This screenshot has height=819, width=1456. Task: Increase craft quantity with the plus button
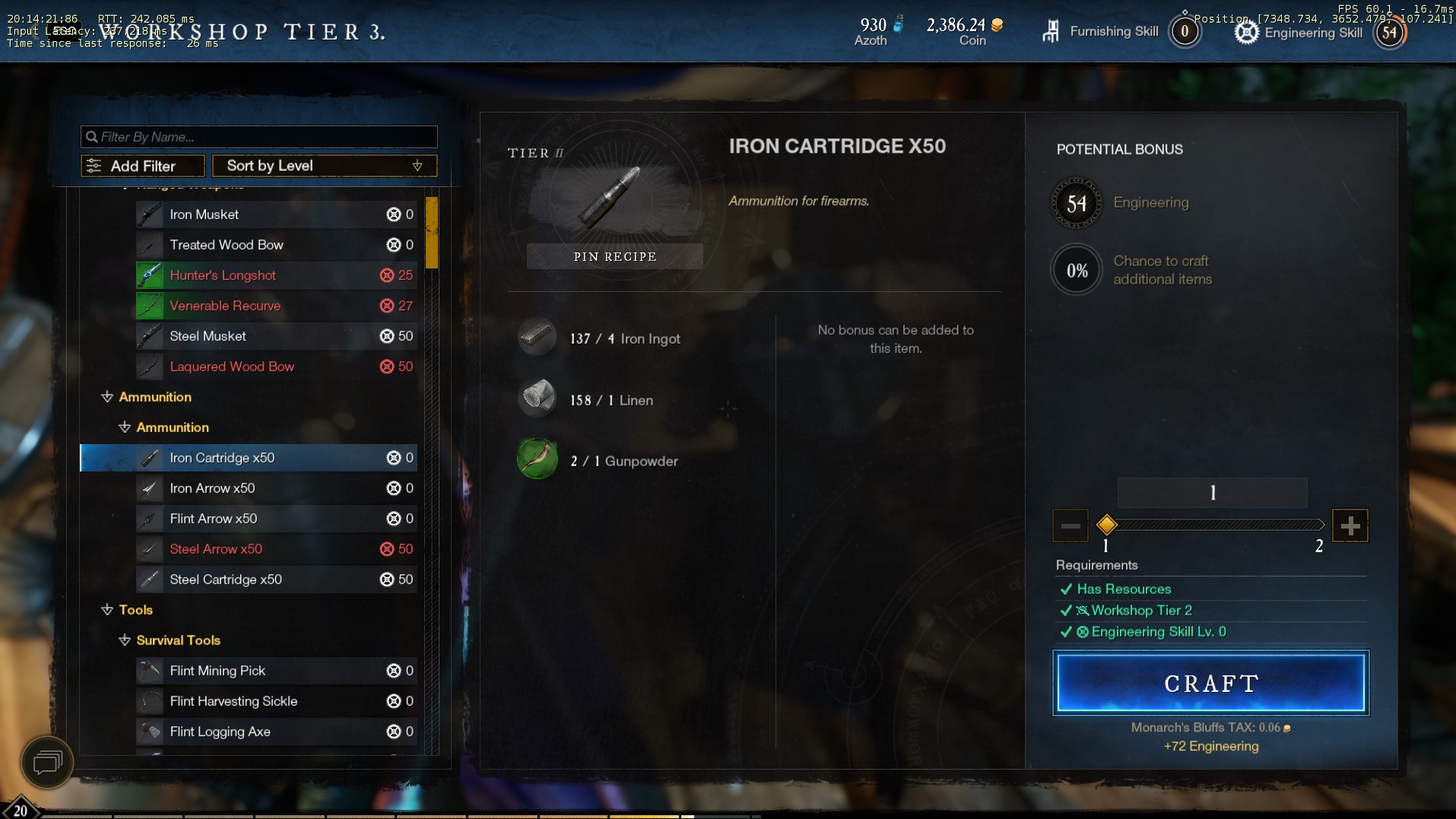(x=1350, y=525)
